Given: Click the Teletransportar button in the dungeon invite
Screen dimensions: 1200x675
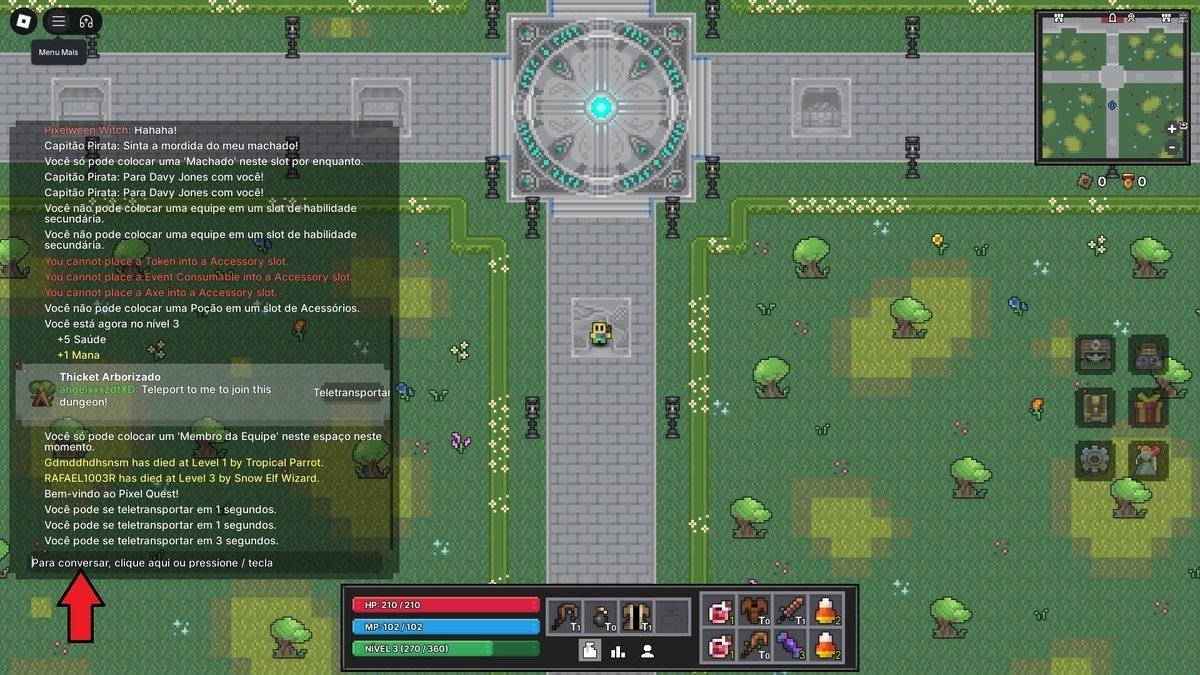Looking at the screenshot, I should point(351,393).
